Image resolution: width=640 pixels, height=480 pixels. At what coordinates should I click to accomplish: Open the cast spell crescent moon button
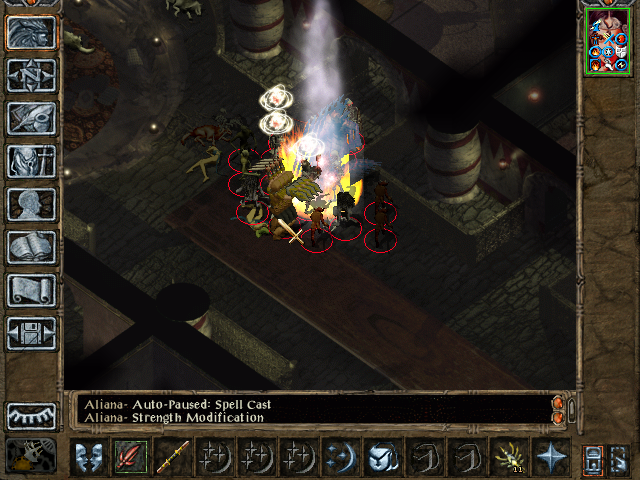pos(339,457)
